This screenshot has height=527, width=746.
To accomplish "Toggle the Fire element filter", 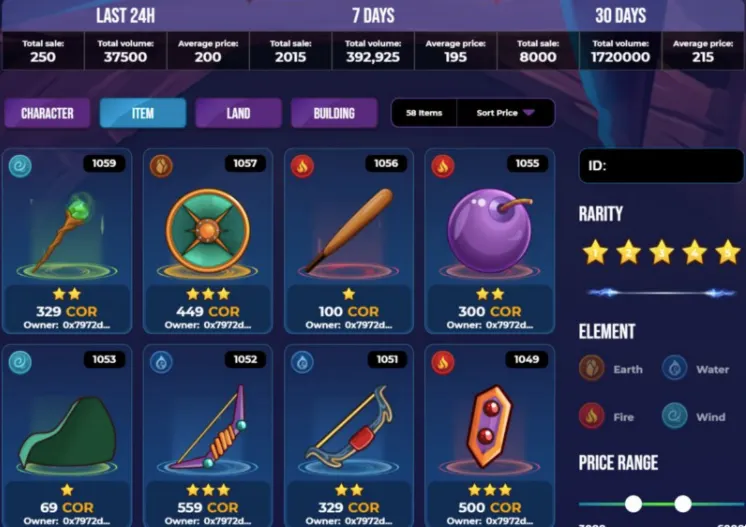I will (611, 416).
